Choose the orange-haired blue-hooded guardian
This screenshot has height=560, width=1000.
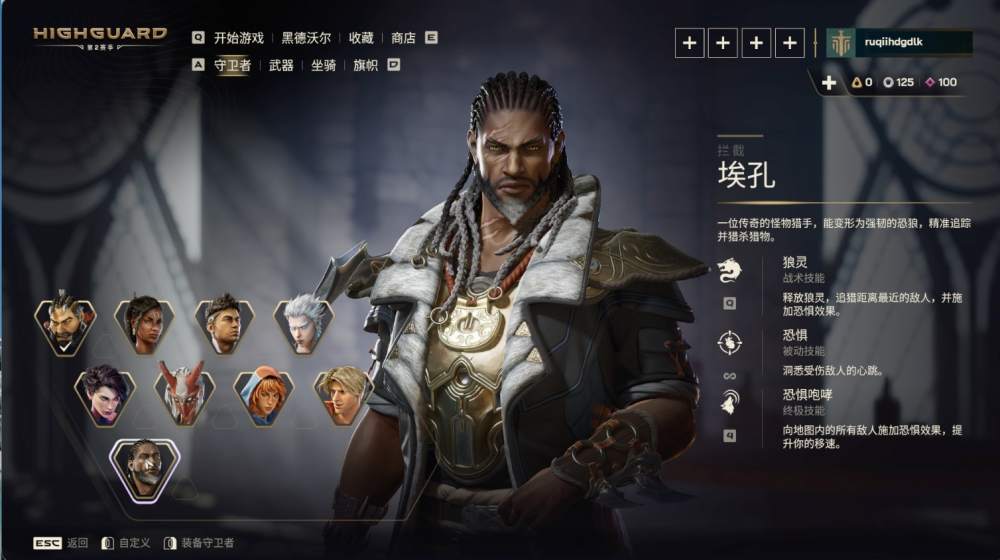pyautogui.click(x=263, y=392)
